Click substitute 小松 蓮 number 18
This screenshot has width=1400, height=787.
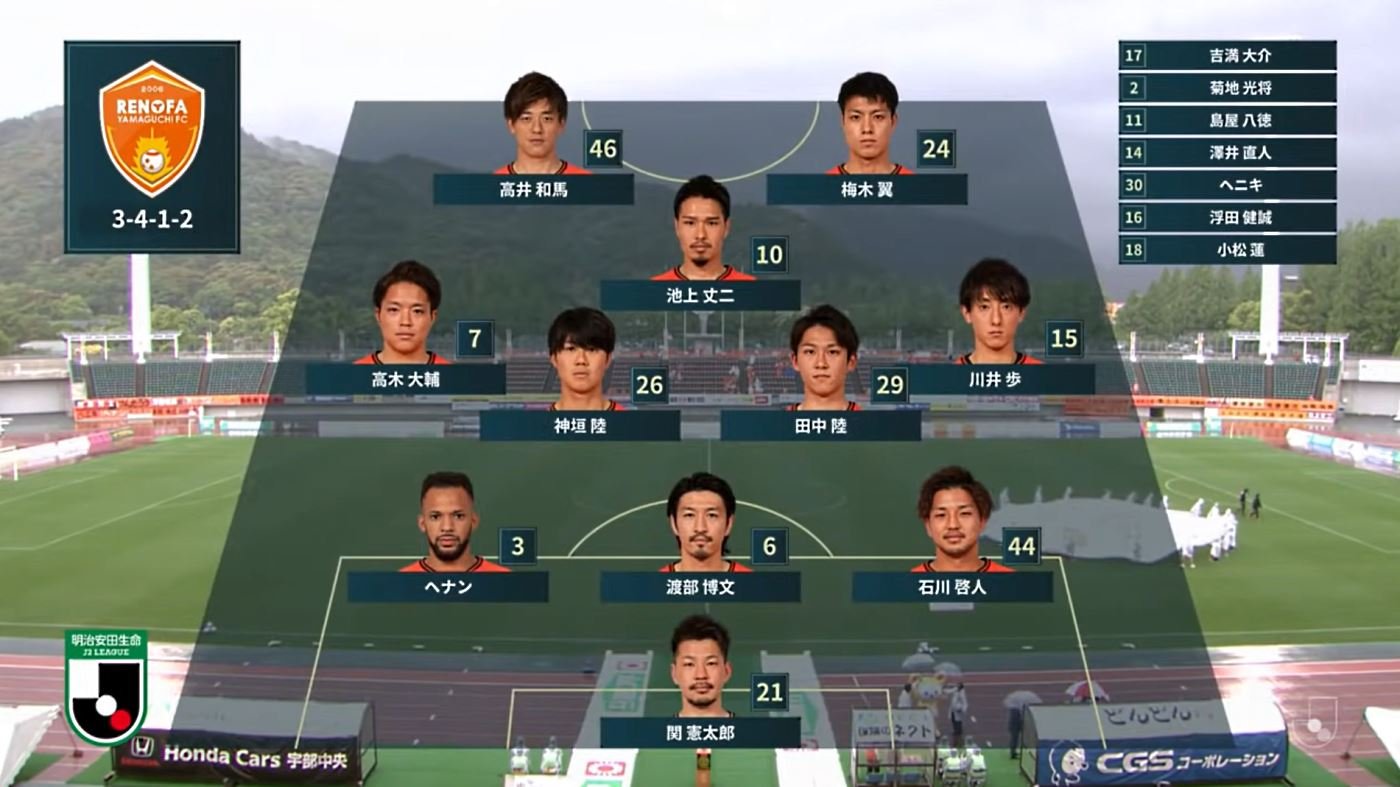point(1227,249)
